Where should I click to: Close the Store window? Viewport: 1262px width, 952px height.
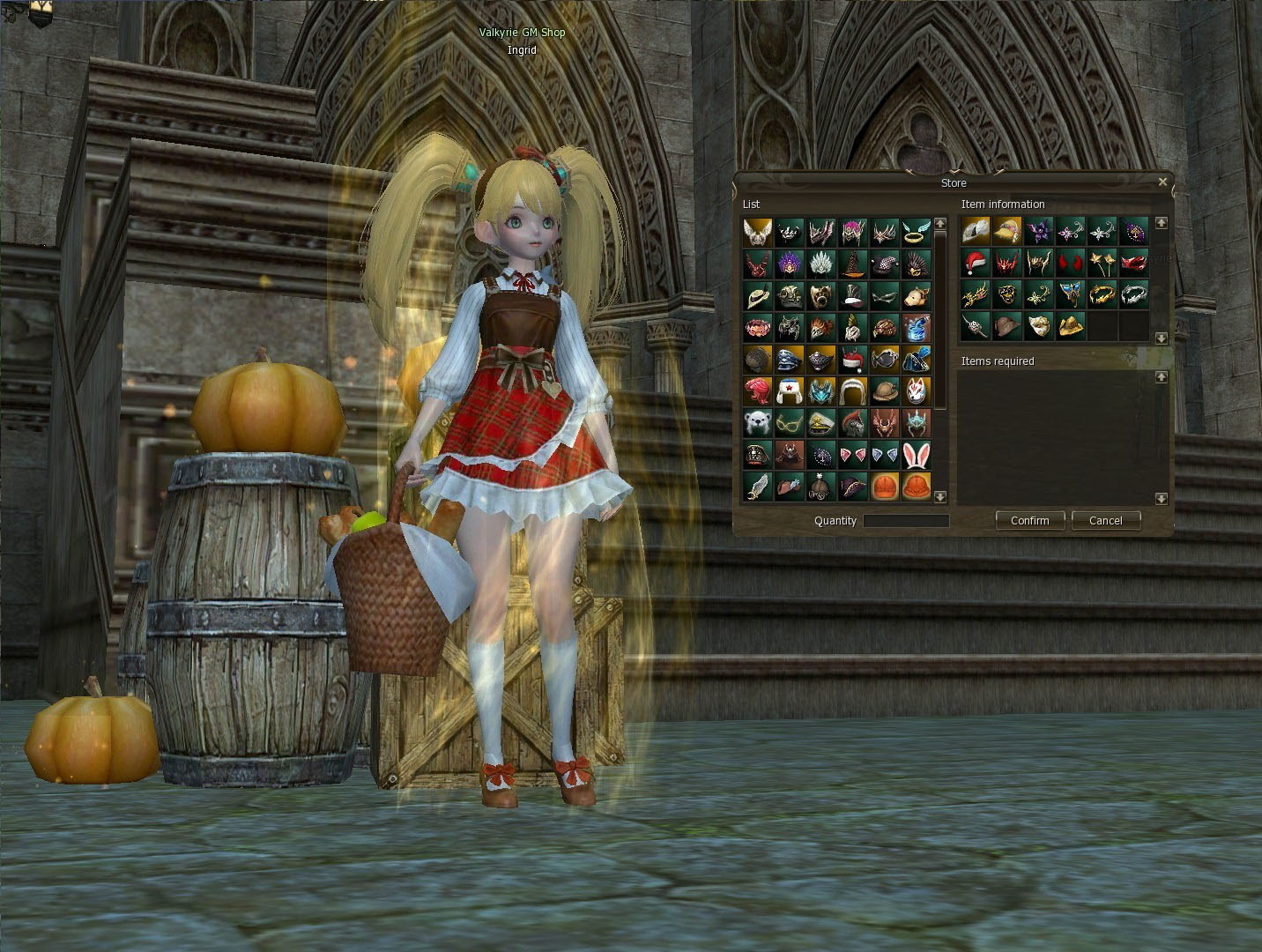point(1162,182)
